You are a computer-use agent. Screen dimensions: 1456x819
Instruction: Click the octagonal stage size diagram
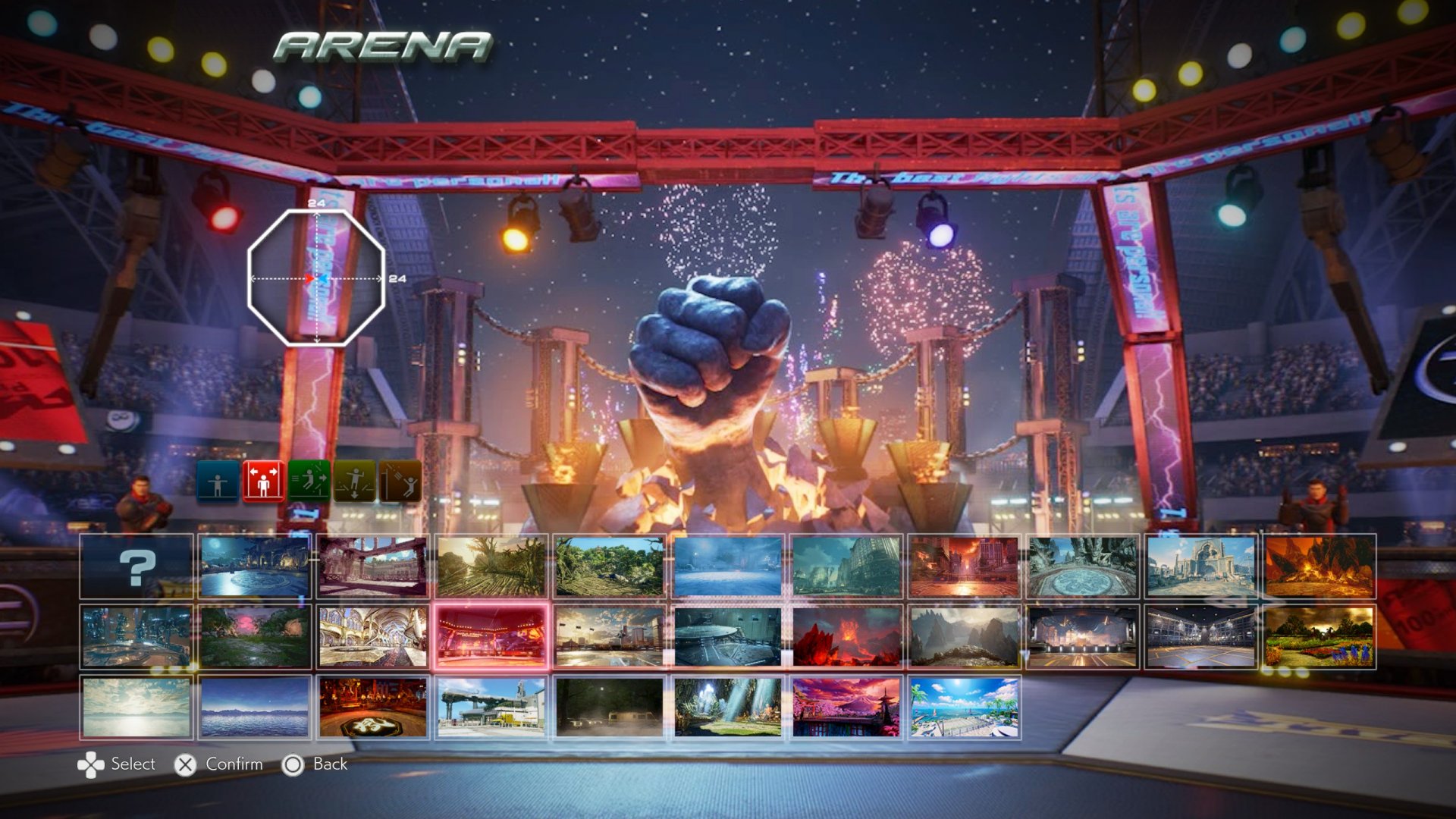(x=315, y=279)
